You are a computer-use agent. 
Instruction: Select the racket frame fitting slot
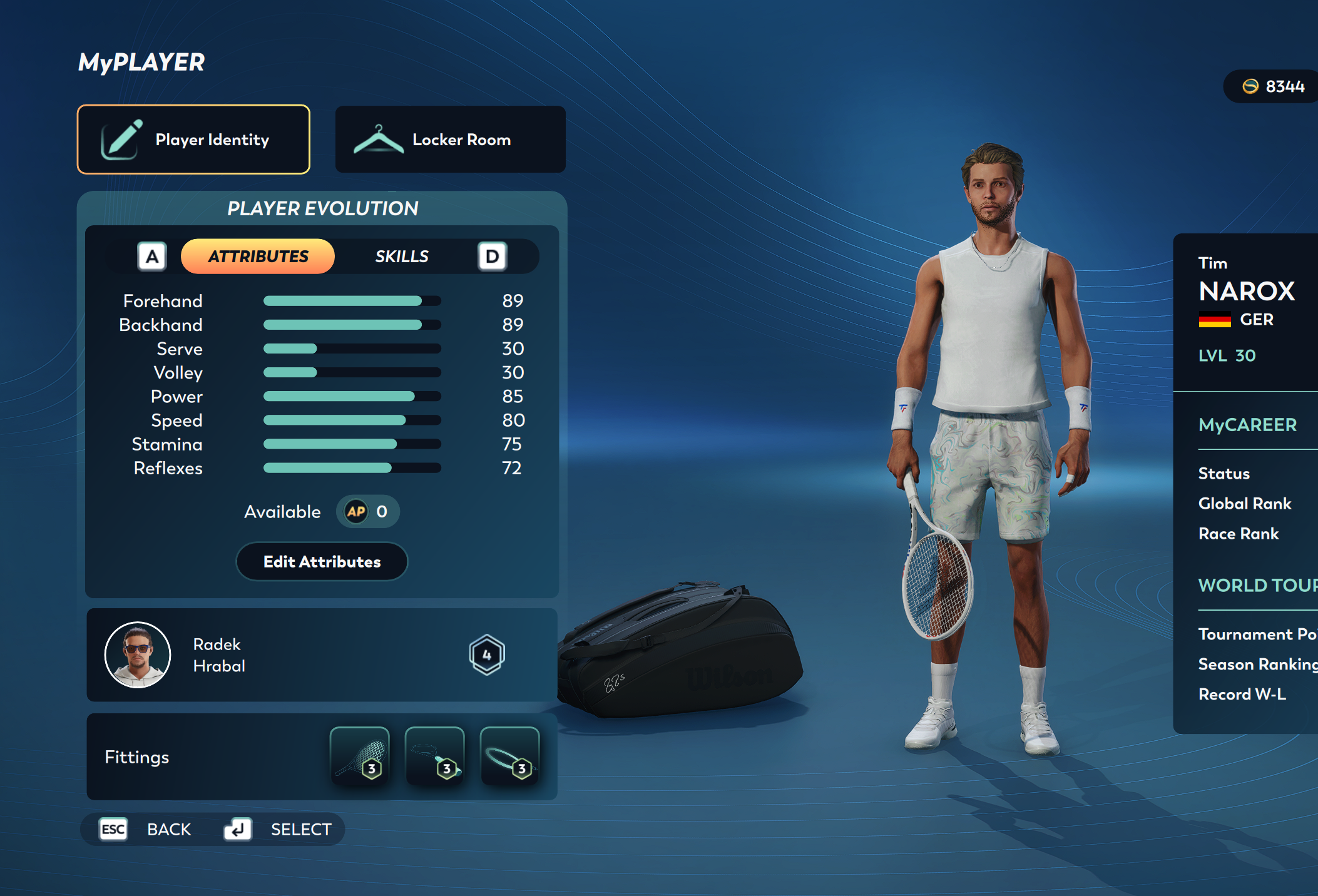point(359,756)
